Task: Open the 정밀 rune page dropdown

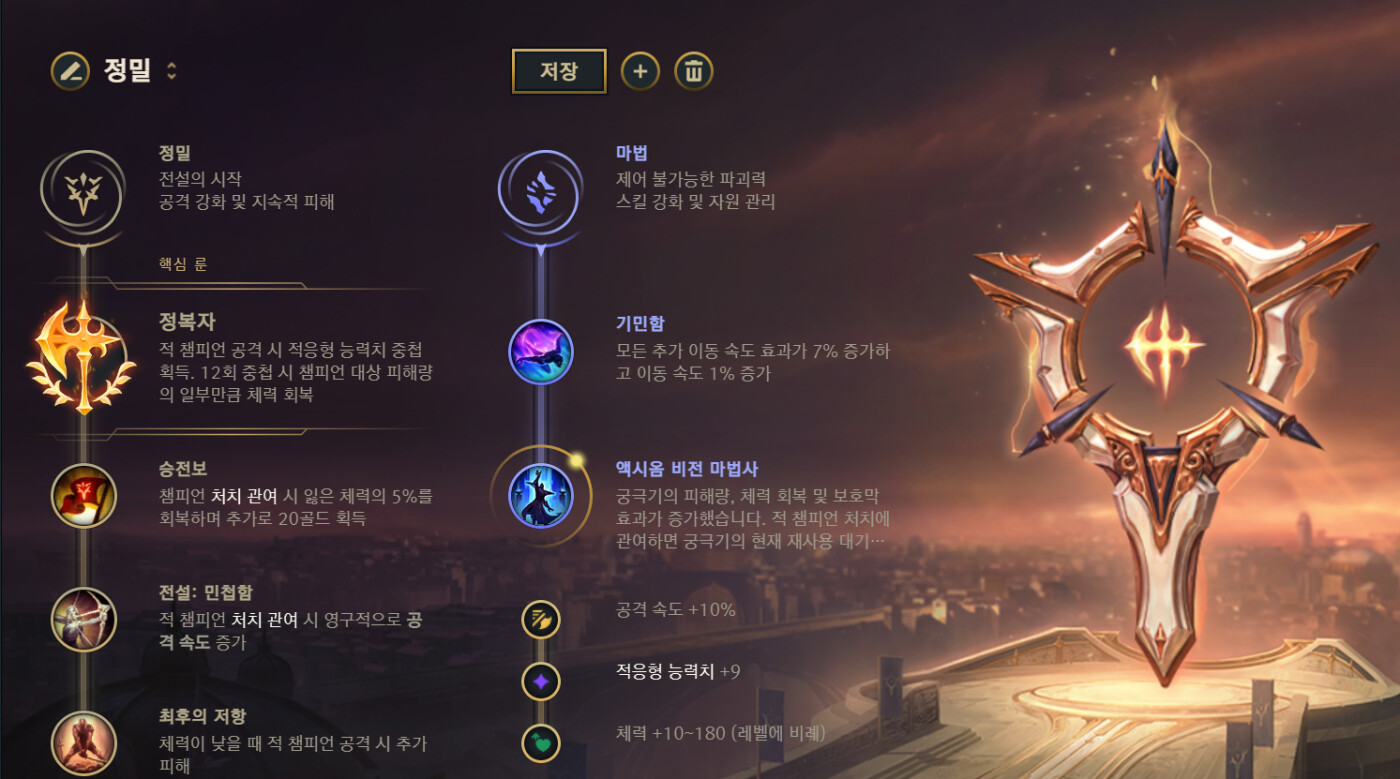Action: point(172,71)
